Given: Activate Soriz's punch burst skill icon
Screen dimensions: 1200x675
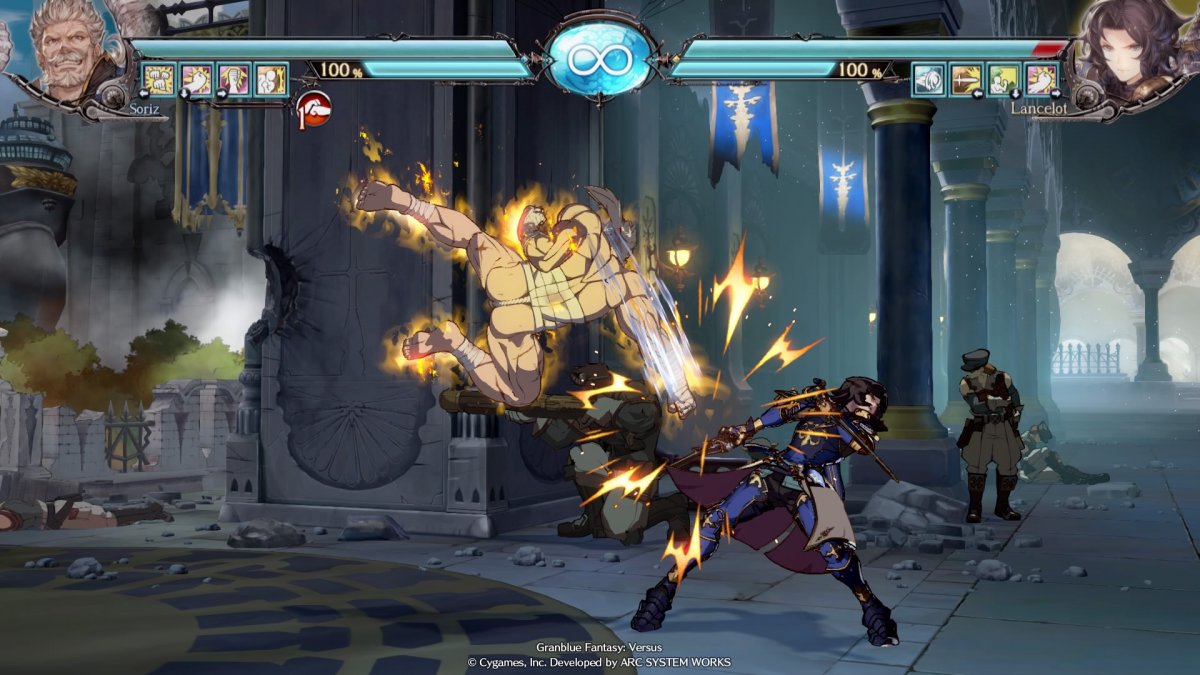Looking at the screenshot, I should tap(197, 79).
